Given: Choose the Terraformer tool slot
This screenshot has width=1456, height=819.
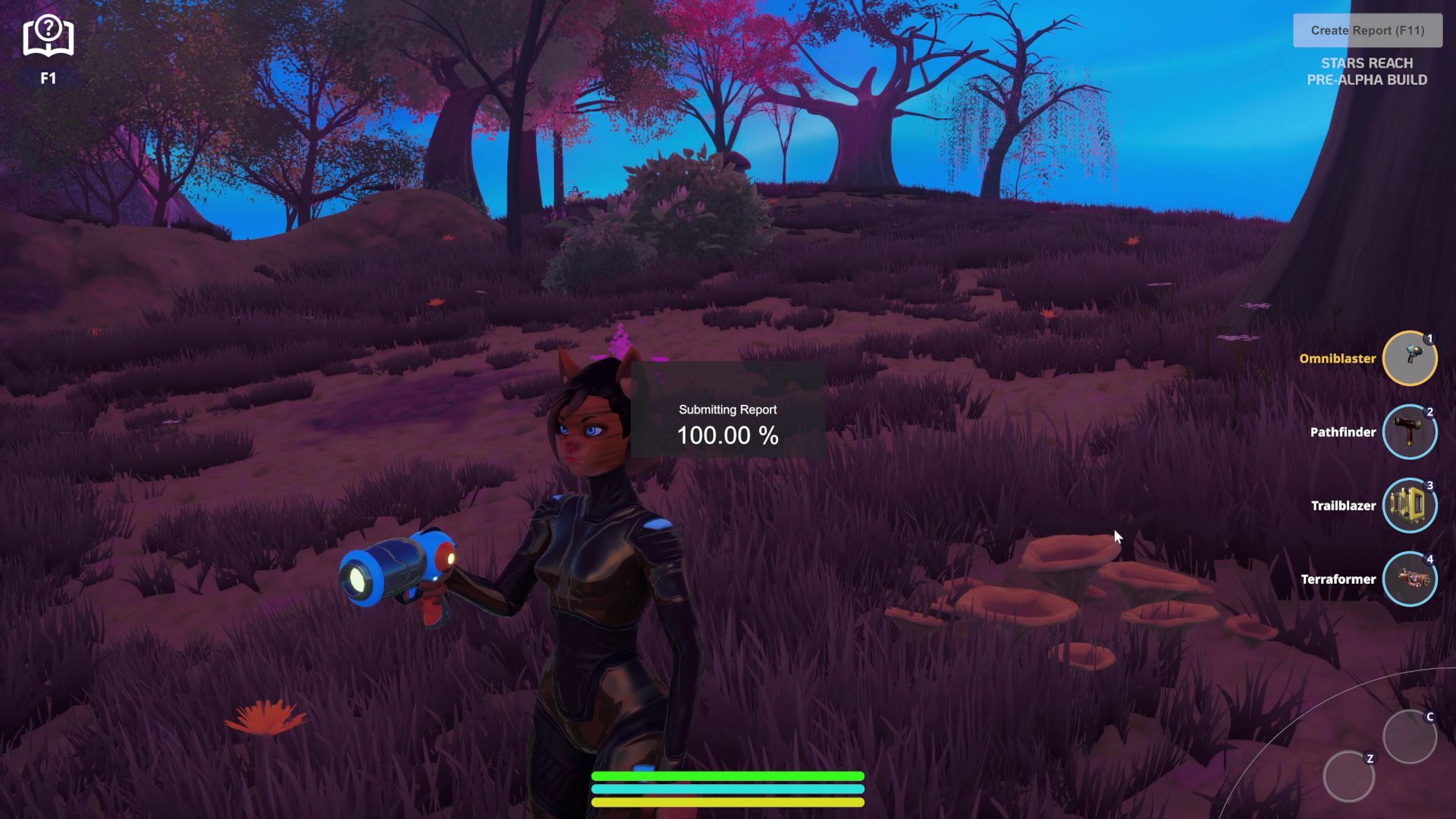Looking at the screenshot, I should [x=1409, y=579].
